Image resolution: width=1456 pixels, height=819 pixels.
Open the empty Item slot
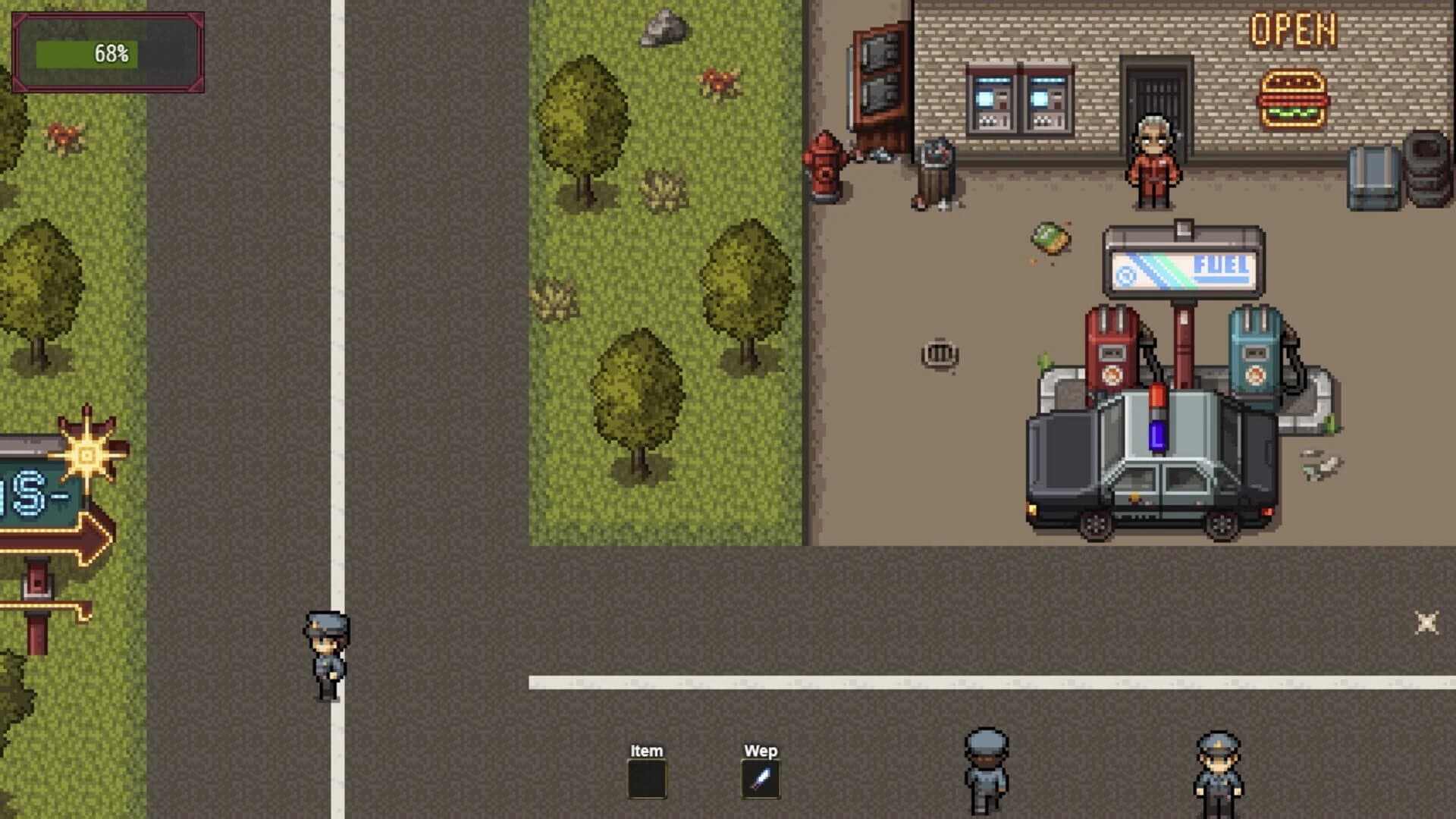647,779
